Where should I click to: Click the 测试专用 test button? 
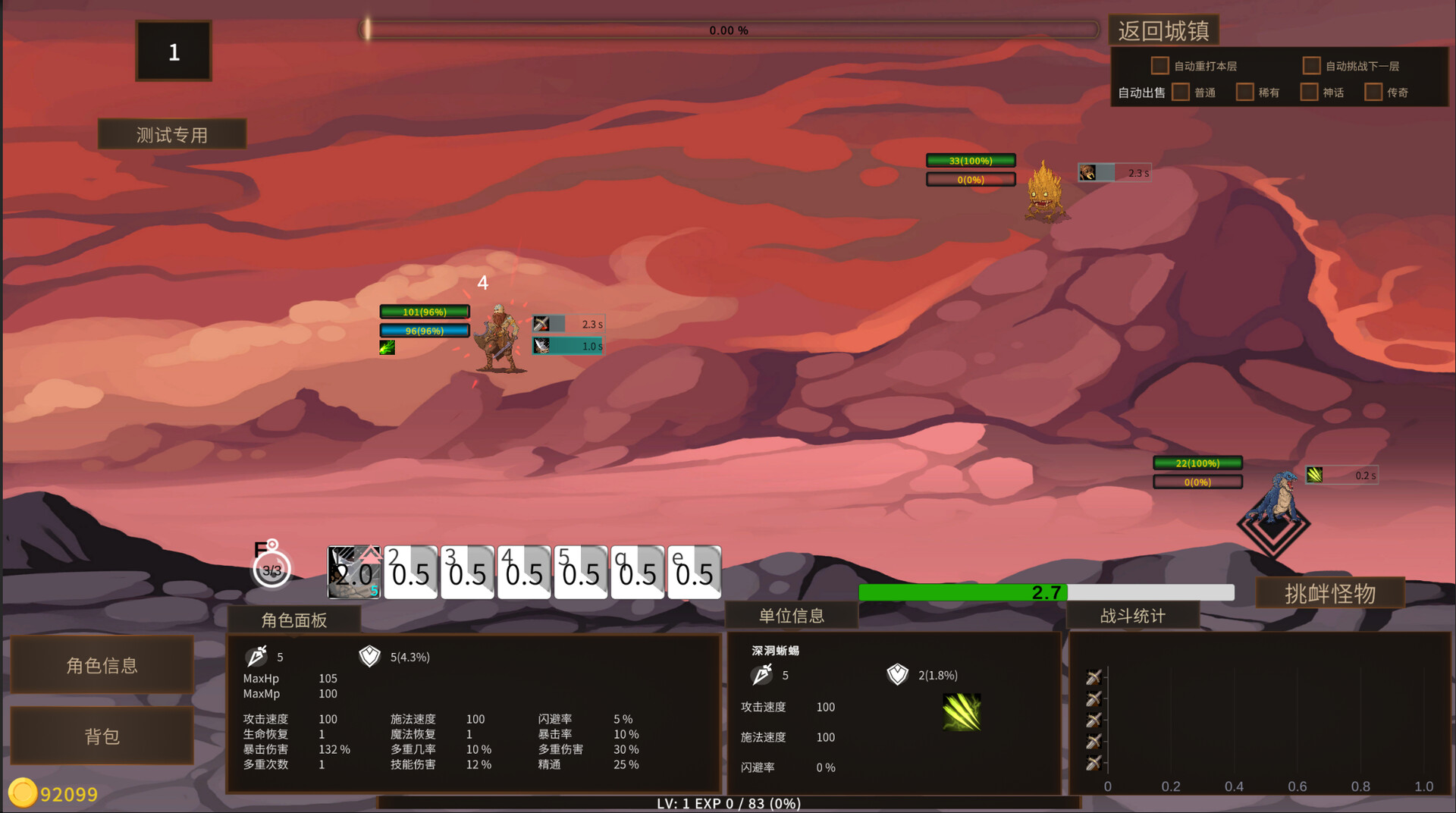(x=172, y=135)
